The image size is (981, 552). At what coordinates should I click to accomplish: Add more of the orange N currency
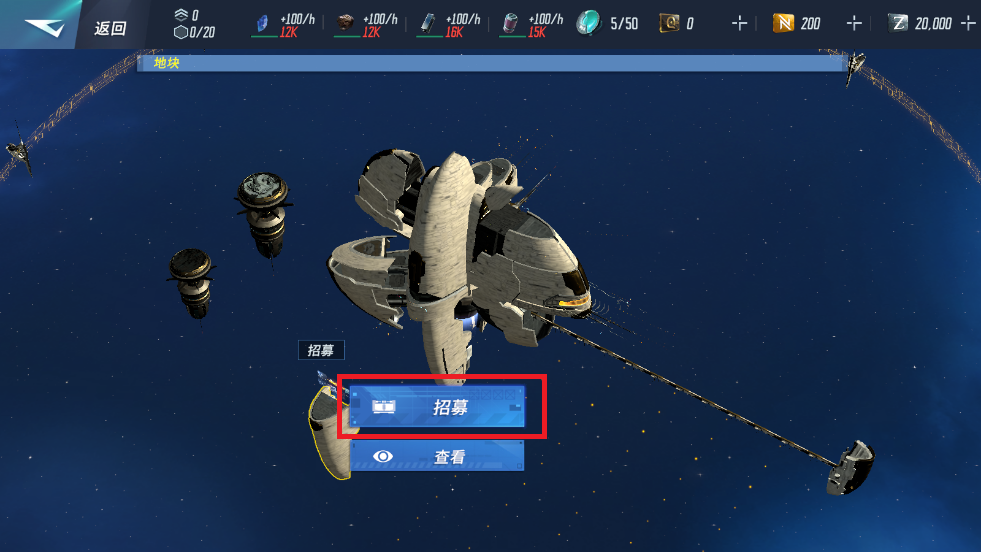854,23
